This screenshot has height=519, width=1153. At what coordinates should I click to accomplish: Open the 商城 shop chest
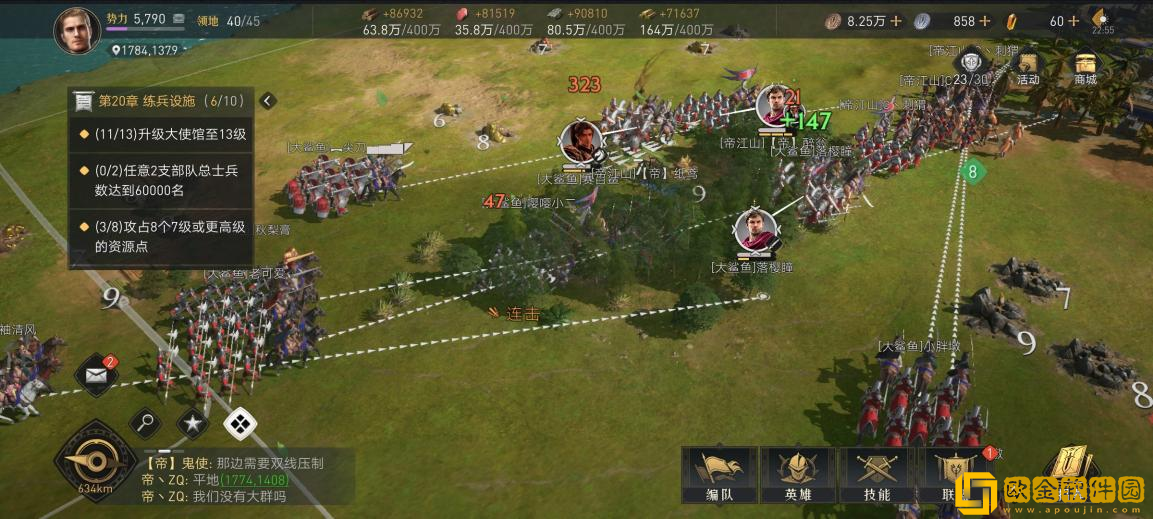coord(1085,66)
